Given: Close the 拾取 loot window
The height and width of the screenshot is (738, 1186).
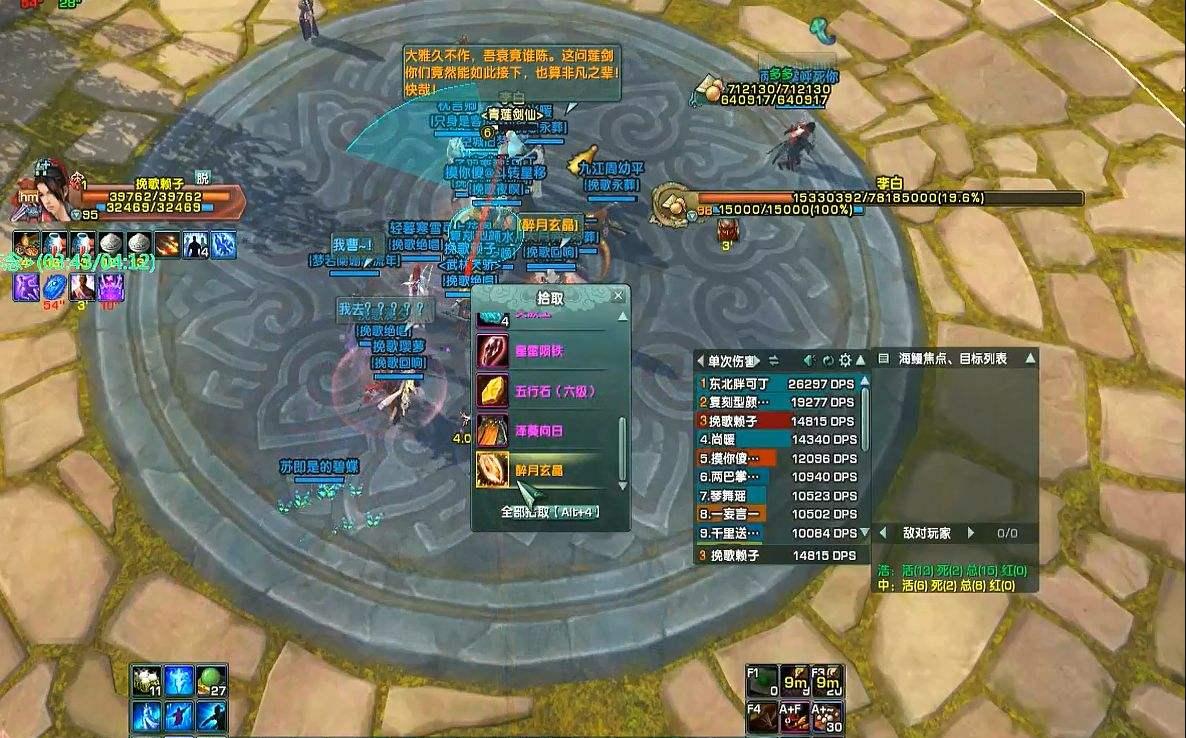Looking at the screenshot, I should coord(618,296).
